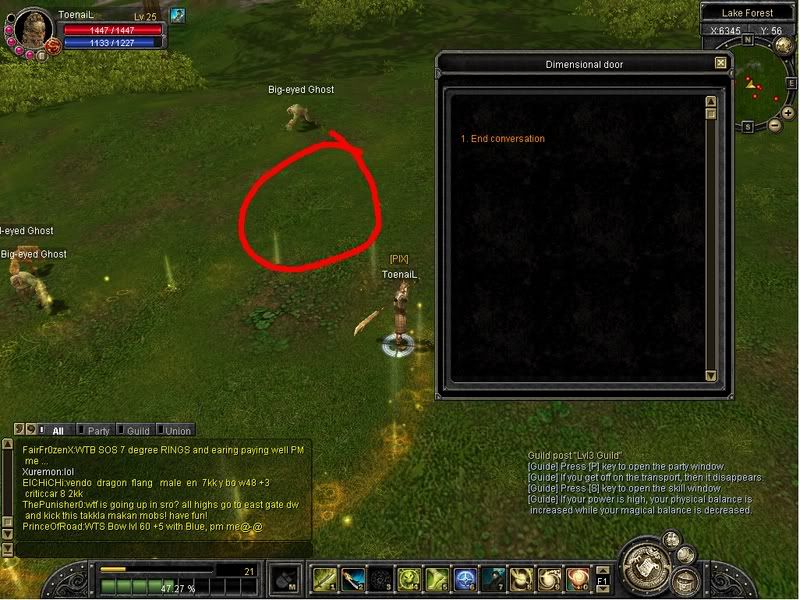Zoom out the minimap with minus button
Screen dimensions: 800x600
[x=774, y=126]
